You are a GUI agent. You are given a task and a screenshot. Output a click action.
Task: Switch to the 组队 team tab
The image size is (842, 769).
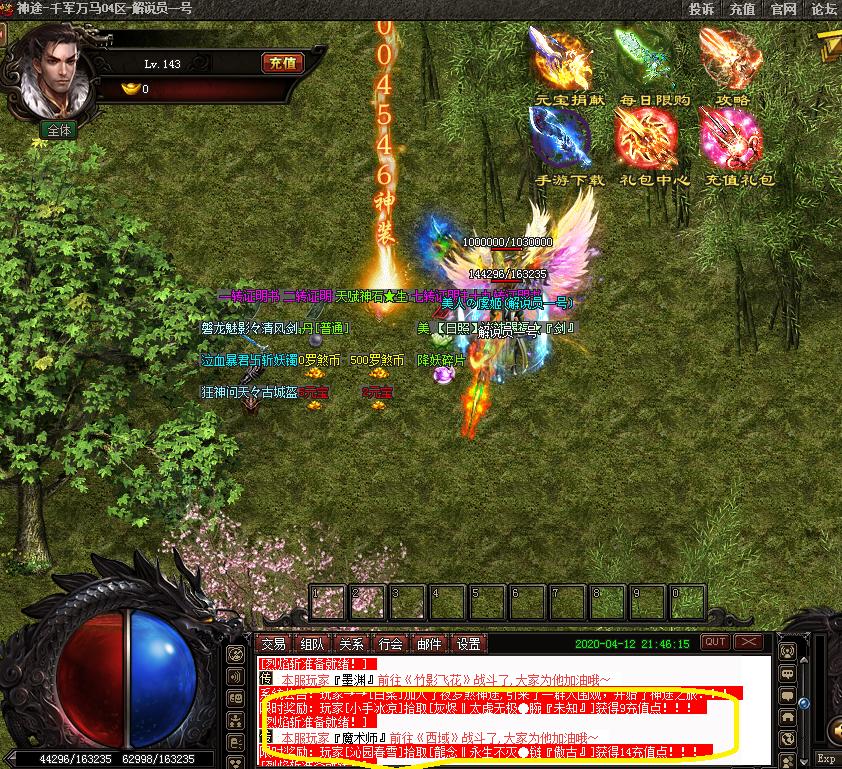(x=312, y=644)
